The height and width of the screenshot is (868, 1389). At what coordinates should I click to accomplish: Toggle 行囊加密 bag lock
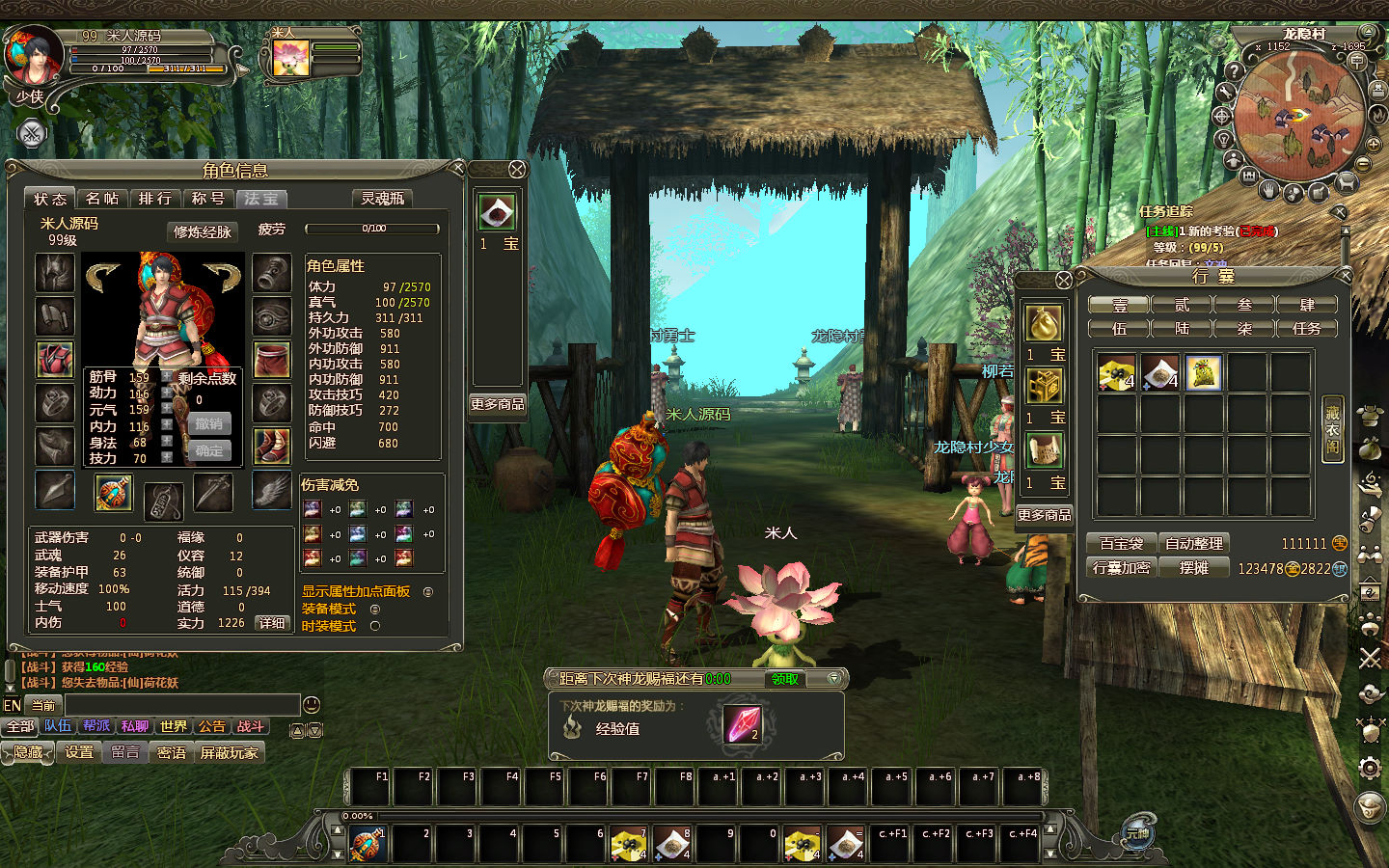click(1121, 568)
